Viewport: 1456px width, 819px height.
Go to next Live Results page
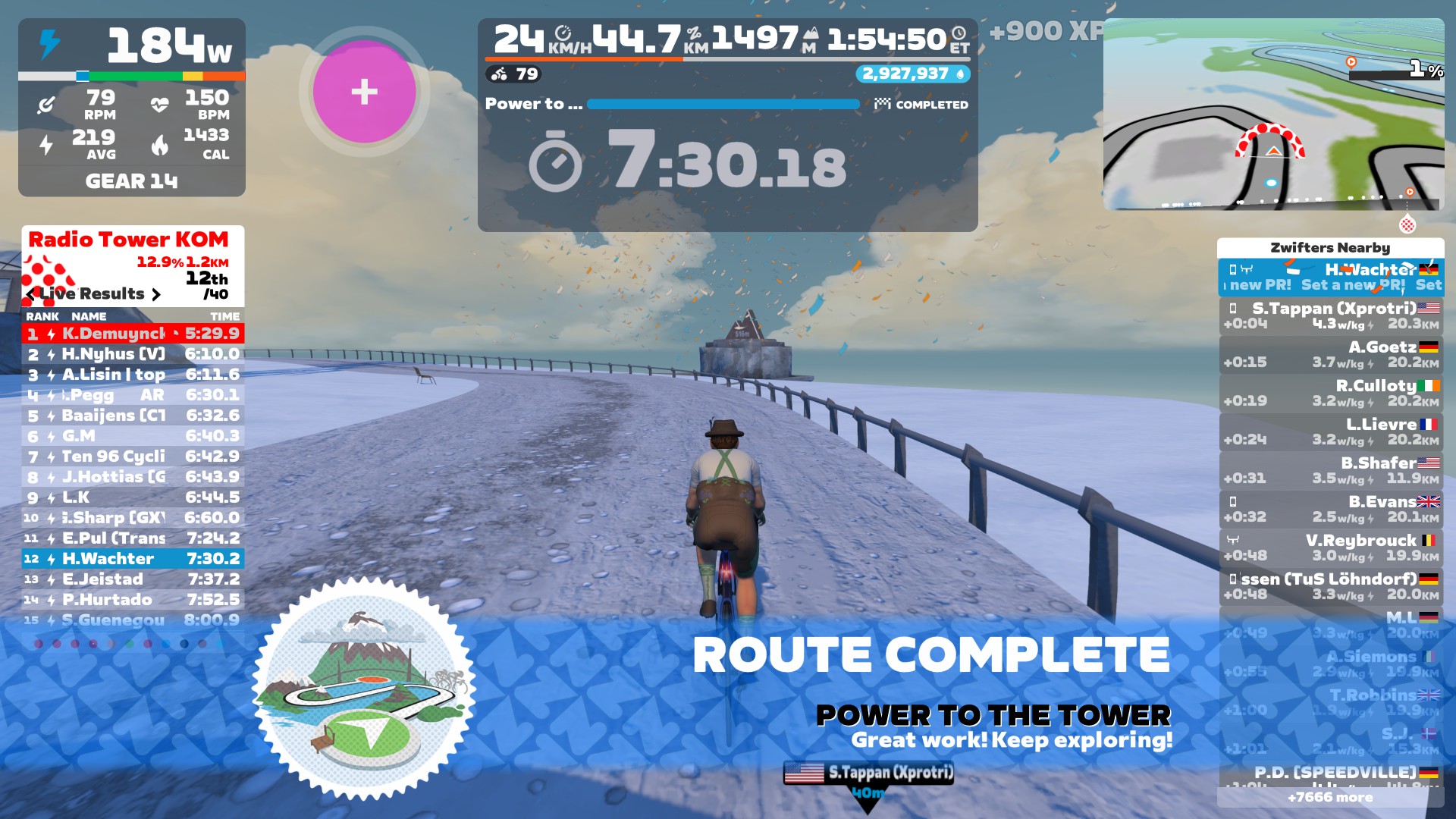(x=156, y=294)
